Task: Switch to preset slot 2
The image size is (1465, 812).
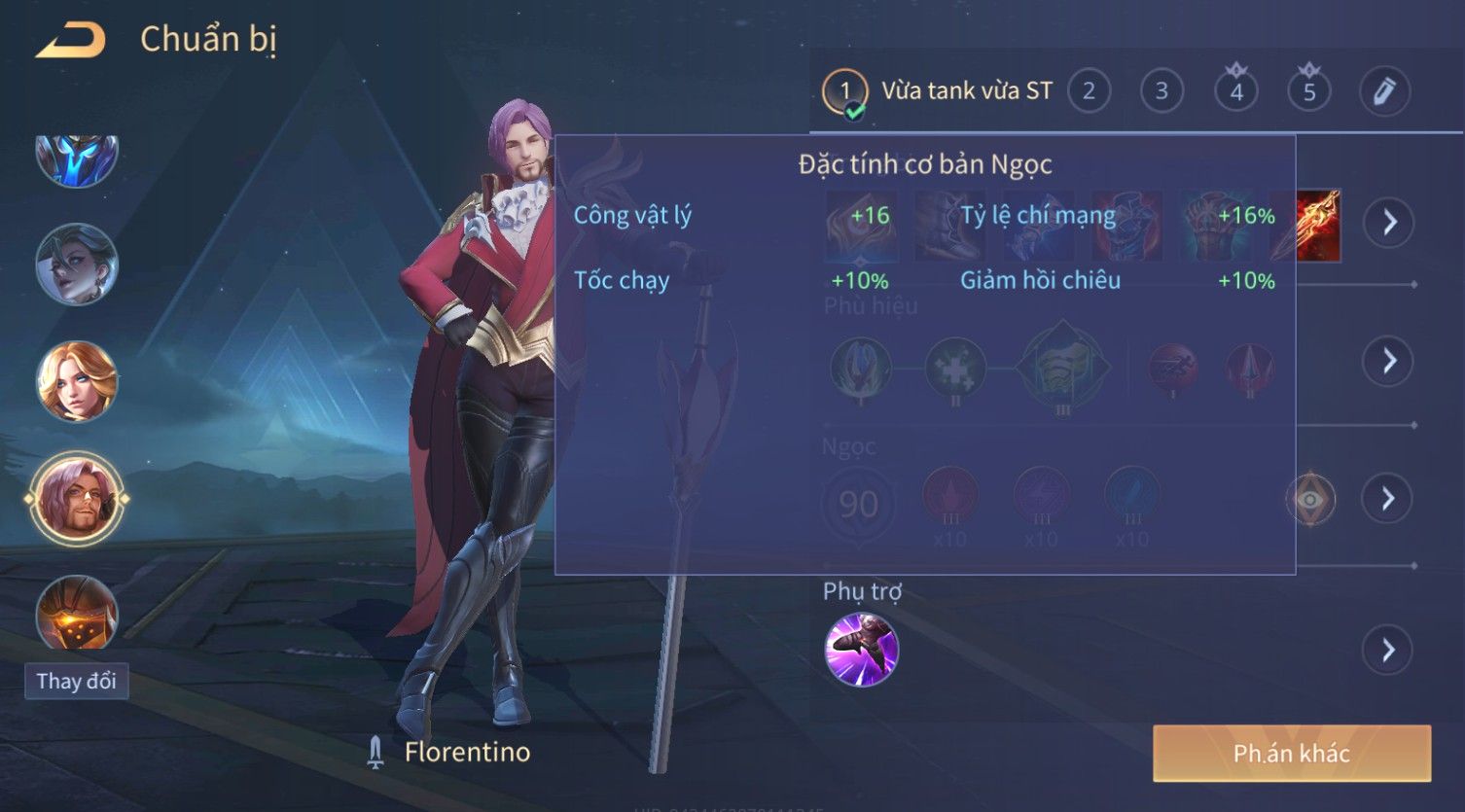Action: pos(1089,91)
